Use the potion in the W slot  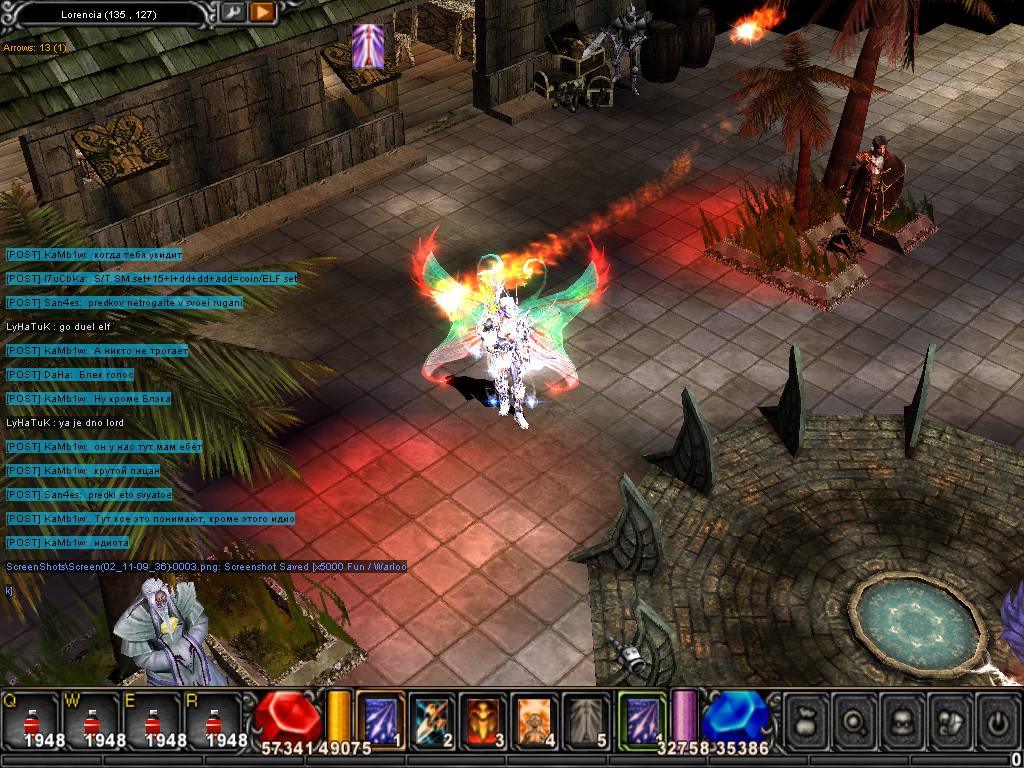[93, 722]
